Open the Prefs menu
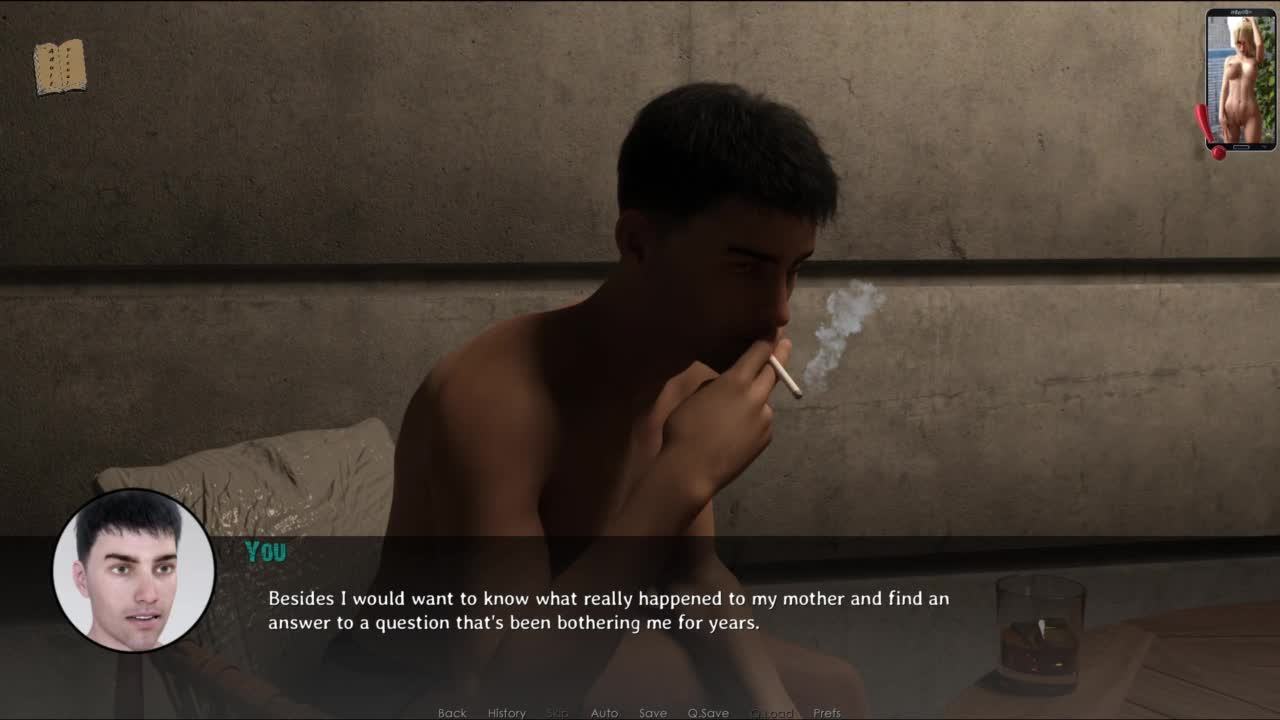This screenshot has width=1280, height=720. point(827,713)
